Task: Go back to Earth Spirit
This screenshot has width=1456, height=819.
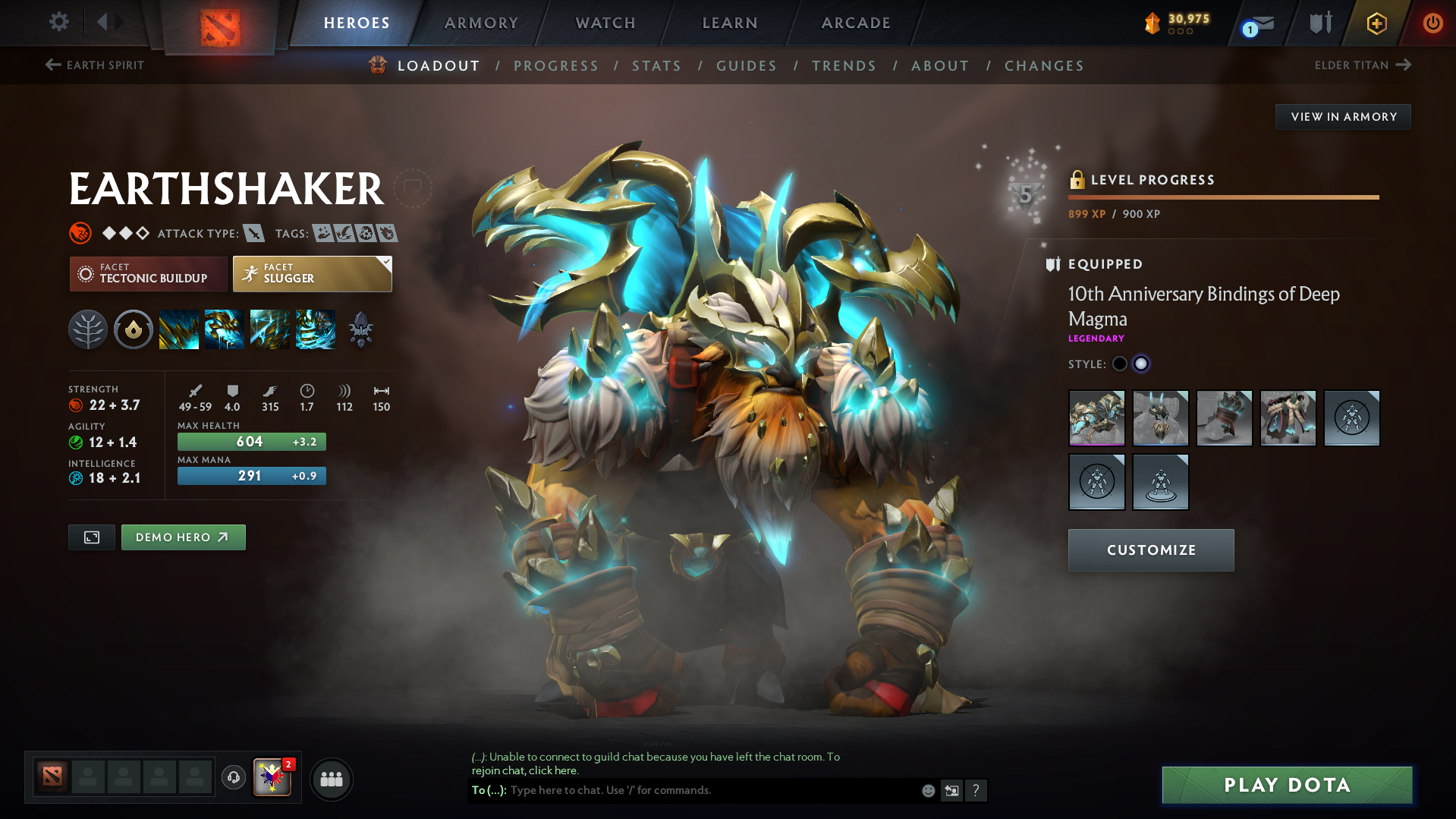Action: (93, 65)
